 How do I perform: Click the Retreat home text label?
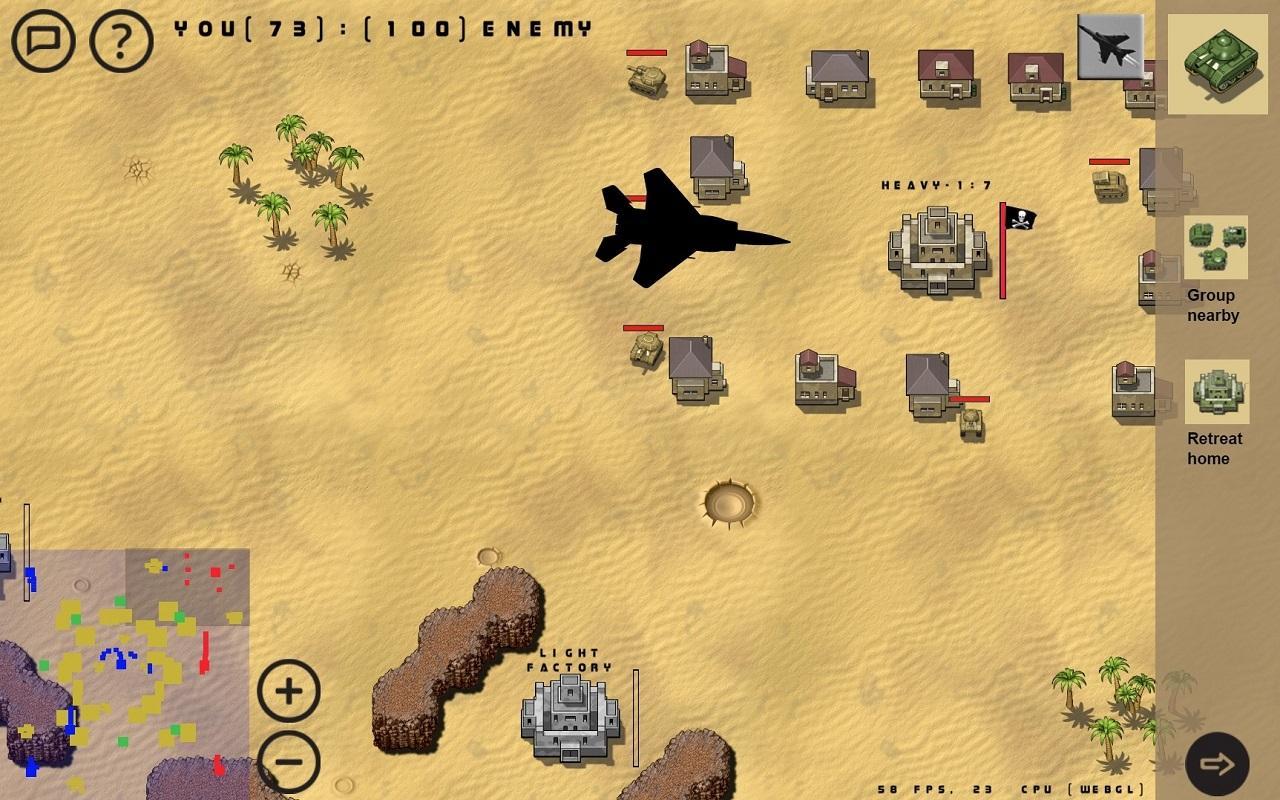pos(1216,449)
